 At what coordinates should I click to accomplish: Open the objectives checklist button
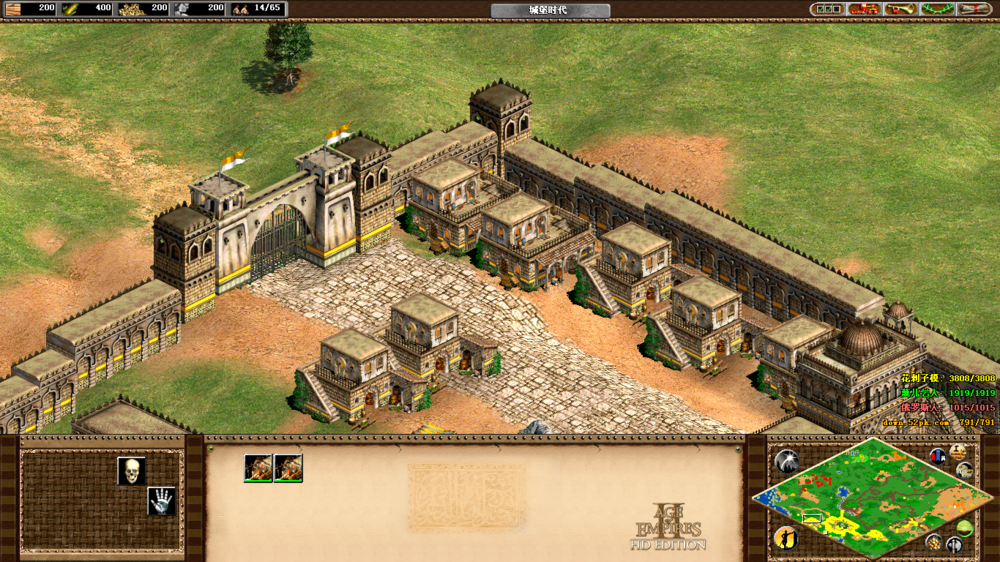coord(828,9)
